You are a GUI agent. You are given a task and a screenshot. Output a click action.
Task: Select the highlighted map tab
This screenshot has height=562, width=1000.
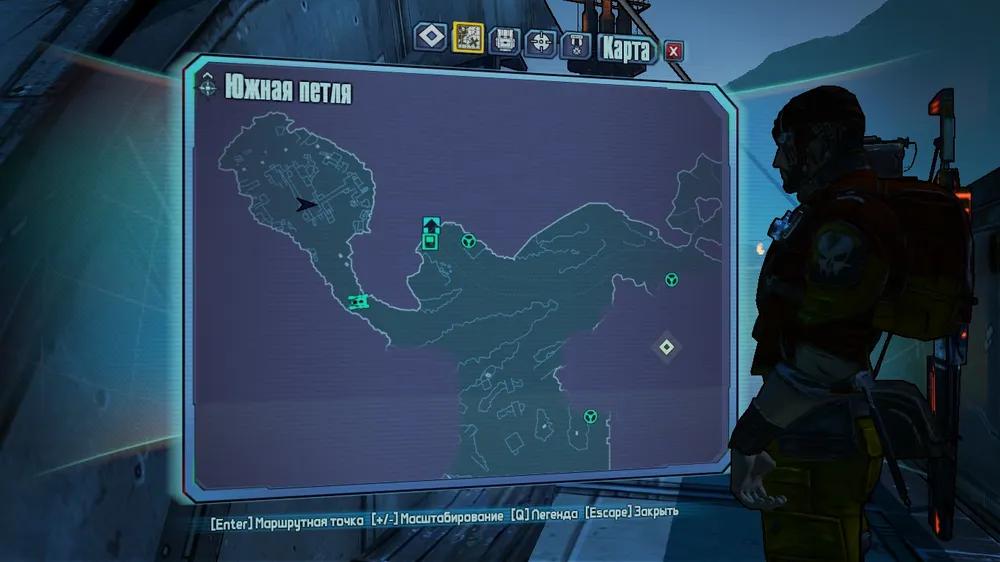point(468,38)
